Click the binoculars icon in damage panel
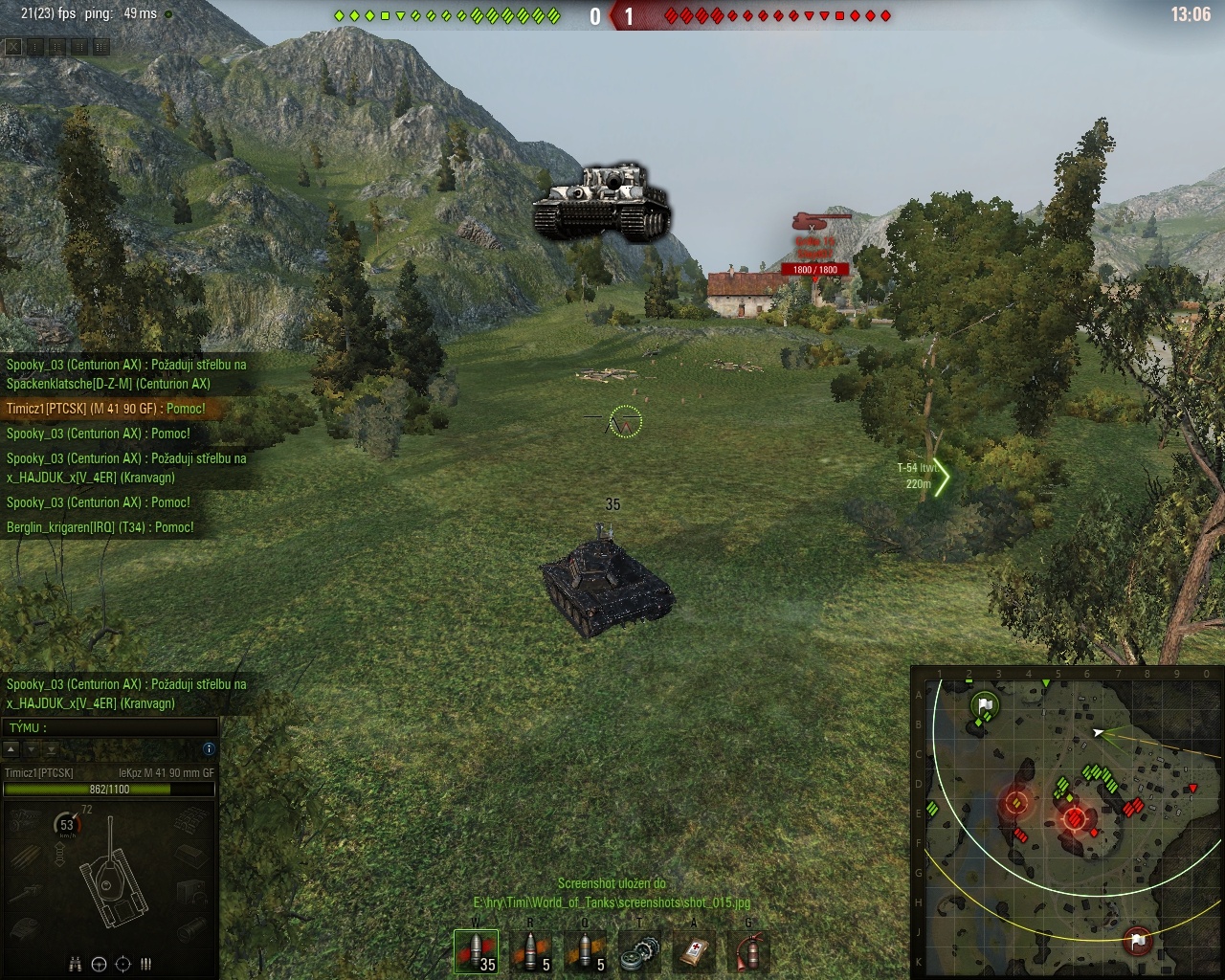This screenshot has width=1225, height=980. [76, 964]
